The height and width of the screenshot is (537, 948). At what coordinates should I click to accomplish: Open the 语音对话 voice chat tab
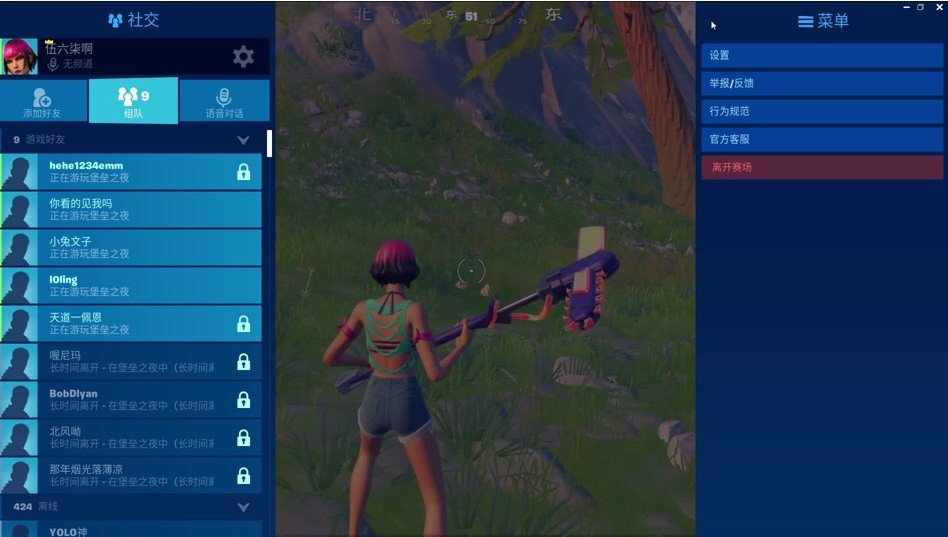click(x=224, y=101)
